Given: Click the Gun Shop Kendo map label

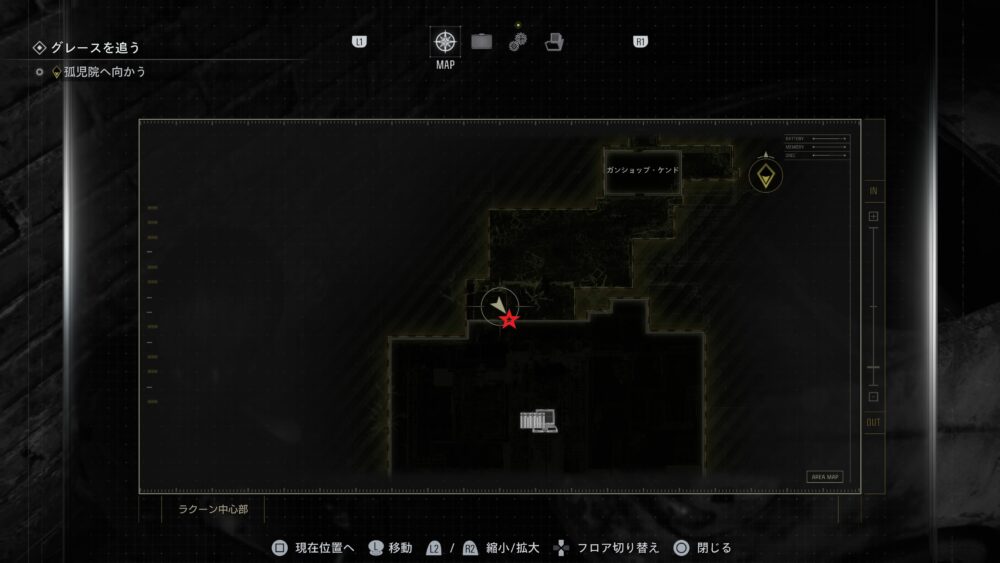Looking at the screenshot, I should click(642, 170).
